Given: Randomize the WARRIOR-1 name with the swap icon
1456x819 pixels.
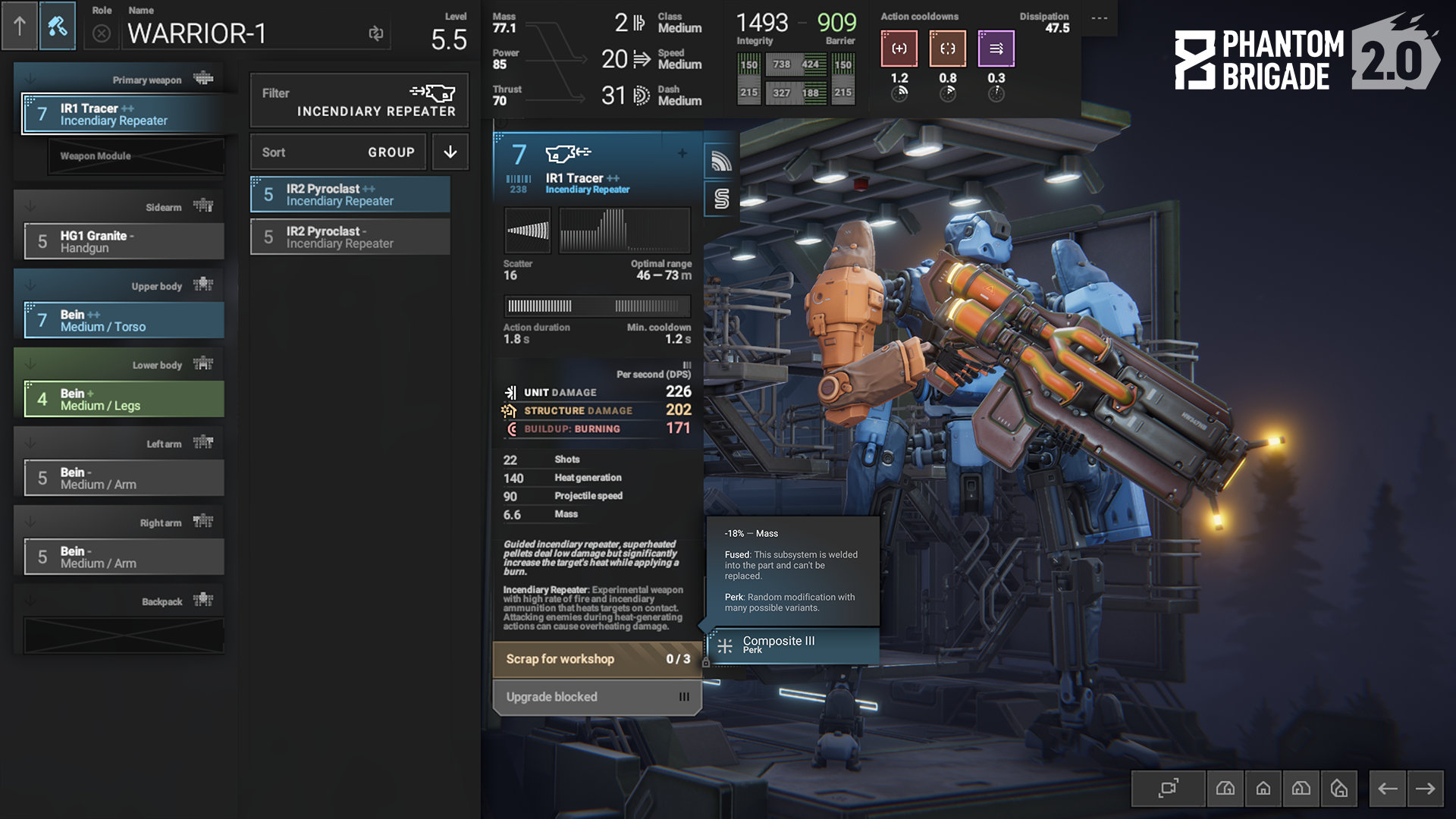Looking at the screenshot, I should [377, 33].
